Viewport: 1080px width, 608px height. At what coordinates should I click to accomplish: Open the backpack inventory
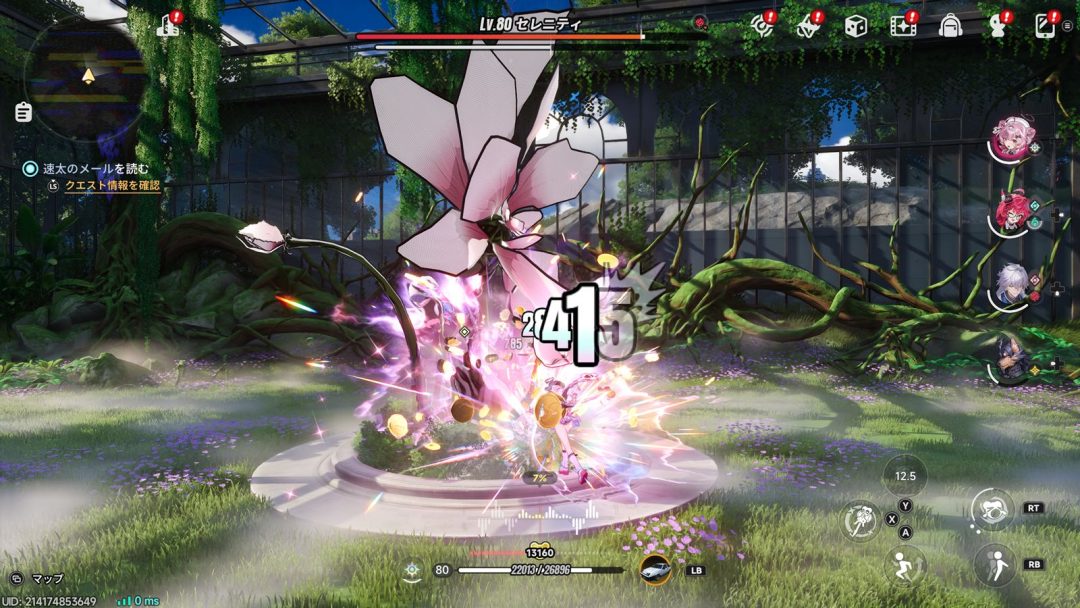coord(950,26)
